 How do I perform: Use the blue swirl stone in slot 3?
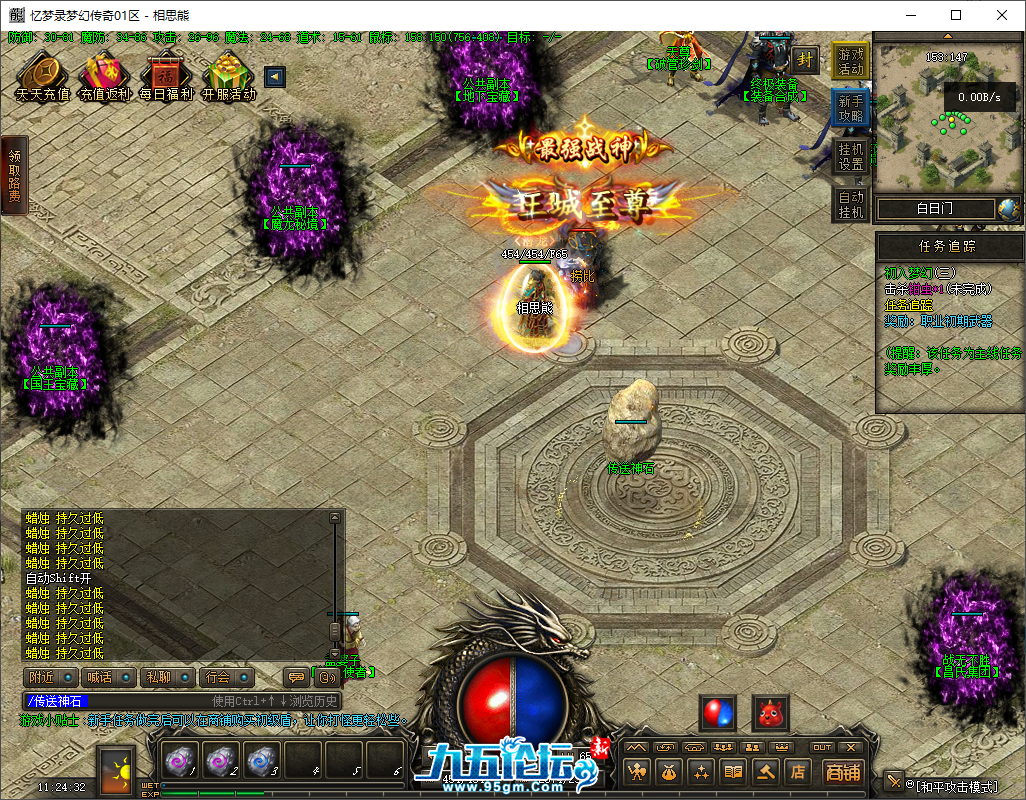(x=261, y=761)
